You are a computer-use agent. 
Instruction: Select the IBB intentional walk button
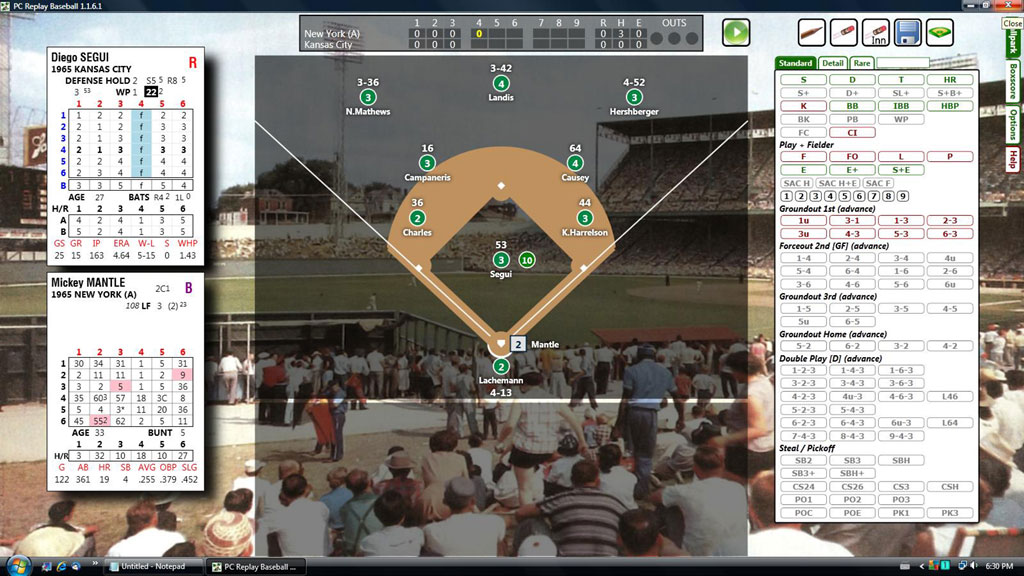coord(901,105)
